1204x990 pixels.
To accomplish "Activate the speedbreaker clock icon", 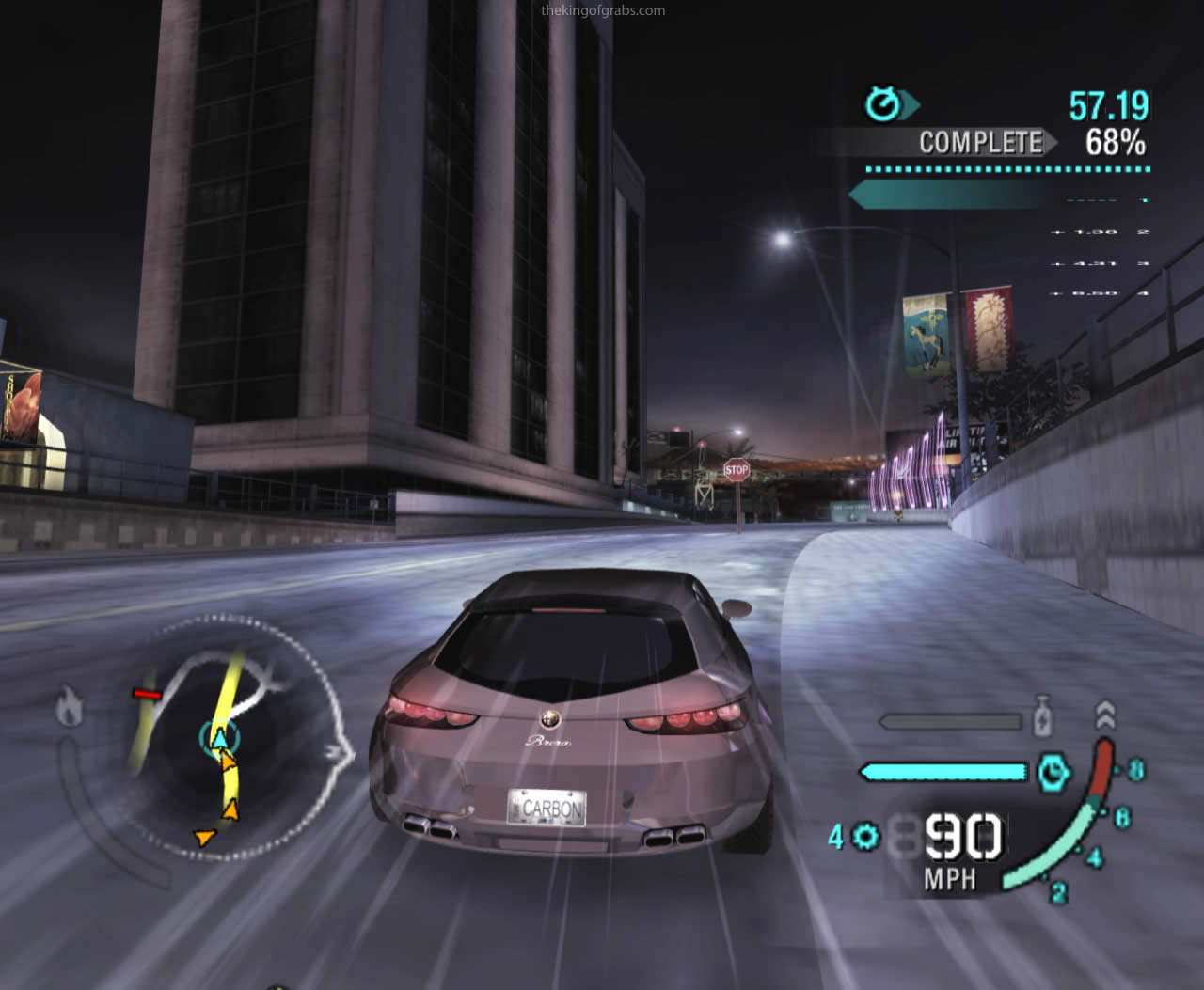I will tap(1053, 772).
